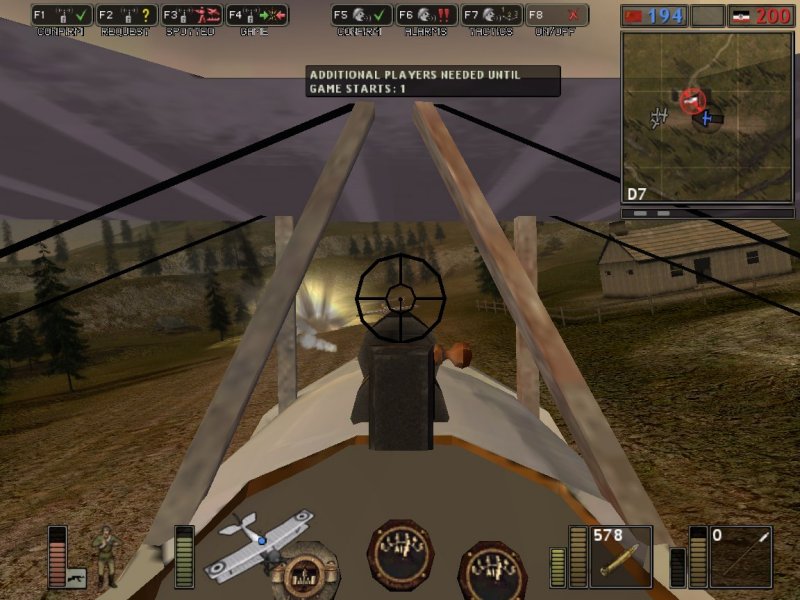The height and width of the screenshot is (600, 800).
Task: Select the F1 Confirm radio command
Action: 62,16
